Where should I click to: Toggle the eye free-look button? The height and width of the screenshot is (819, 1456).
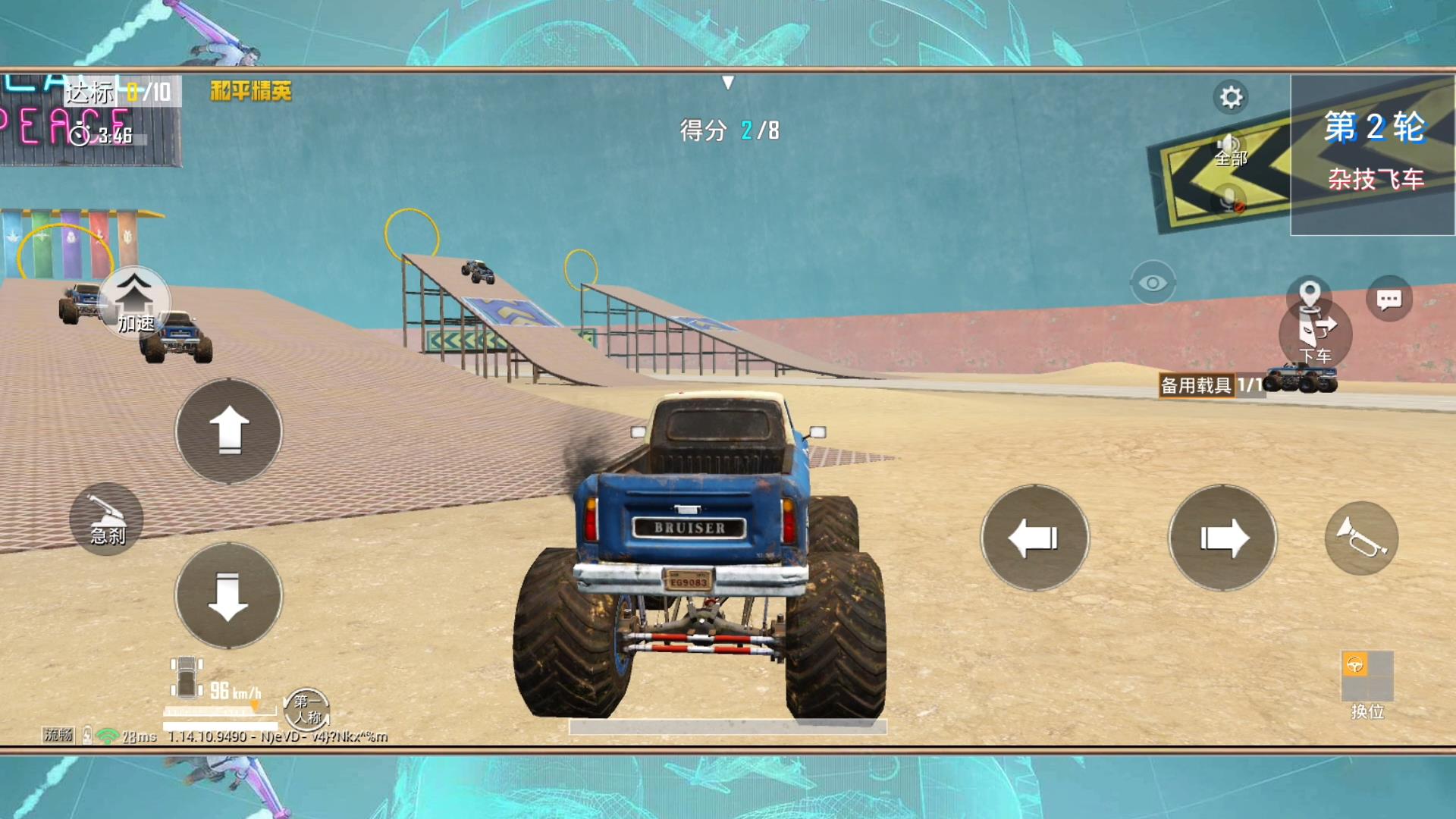(x=1153, y=283)
